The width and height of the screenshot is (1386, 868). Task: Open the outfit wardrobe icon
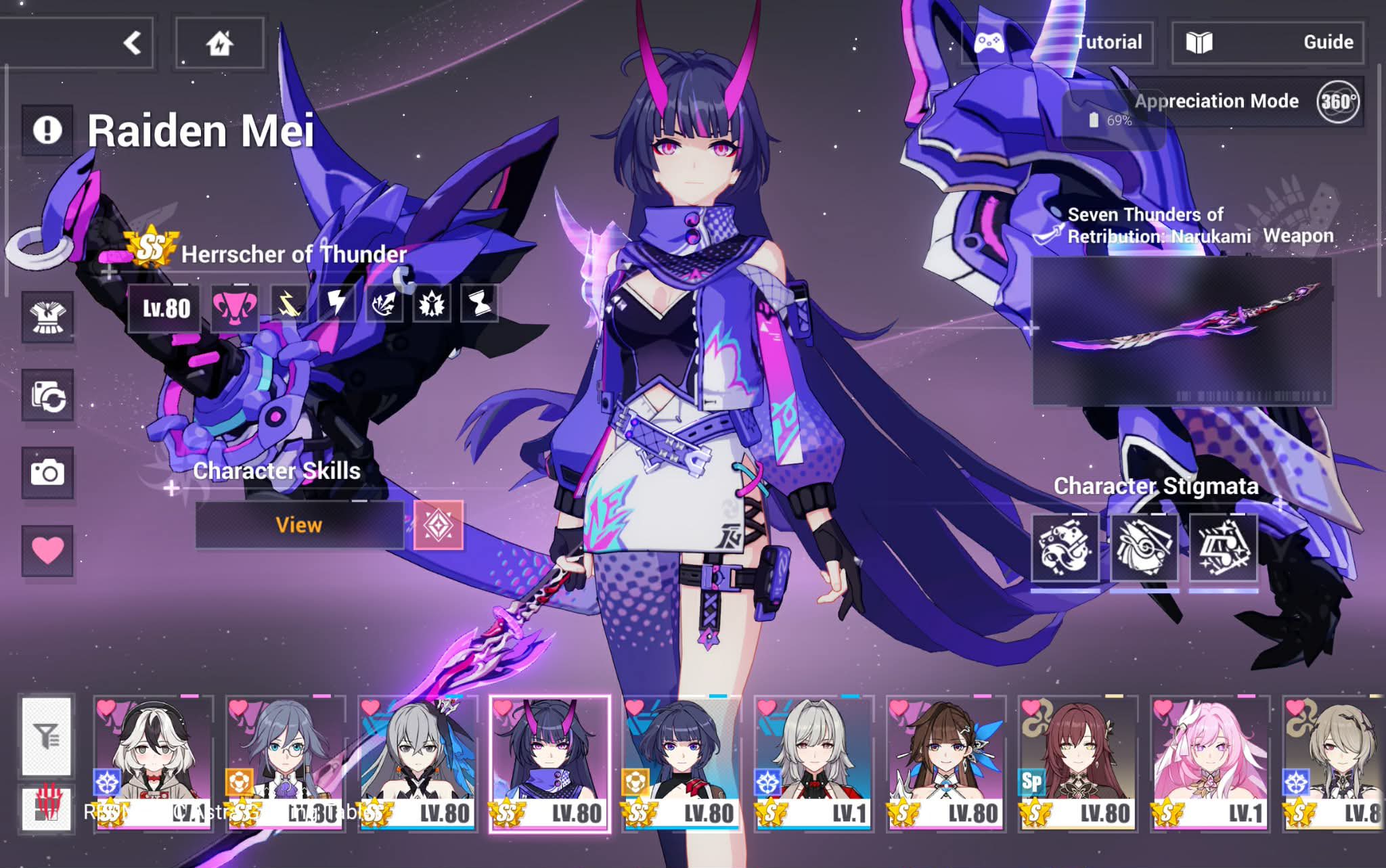point(47,317)
